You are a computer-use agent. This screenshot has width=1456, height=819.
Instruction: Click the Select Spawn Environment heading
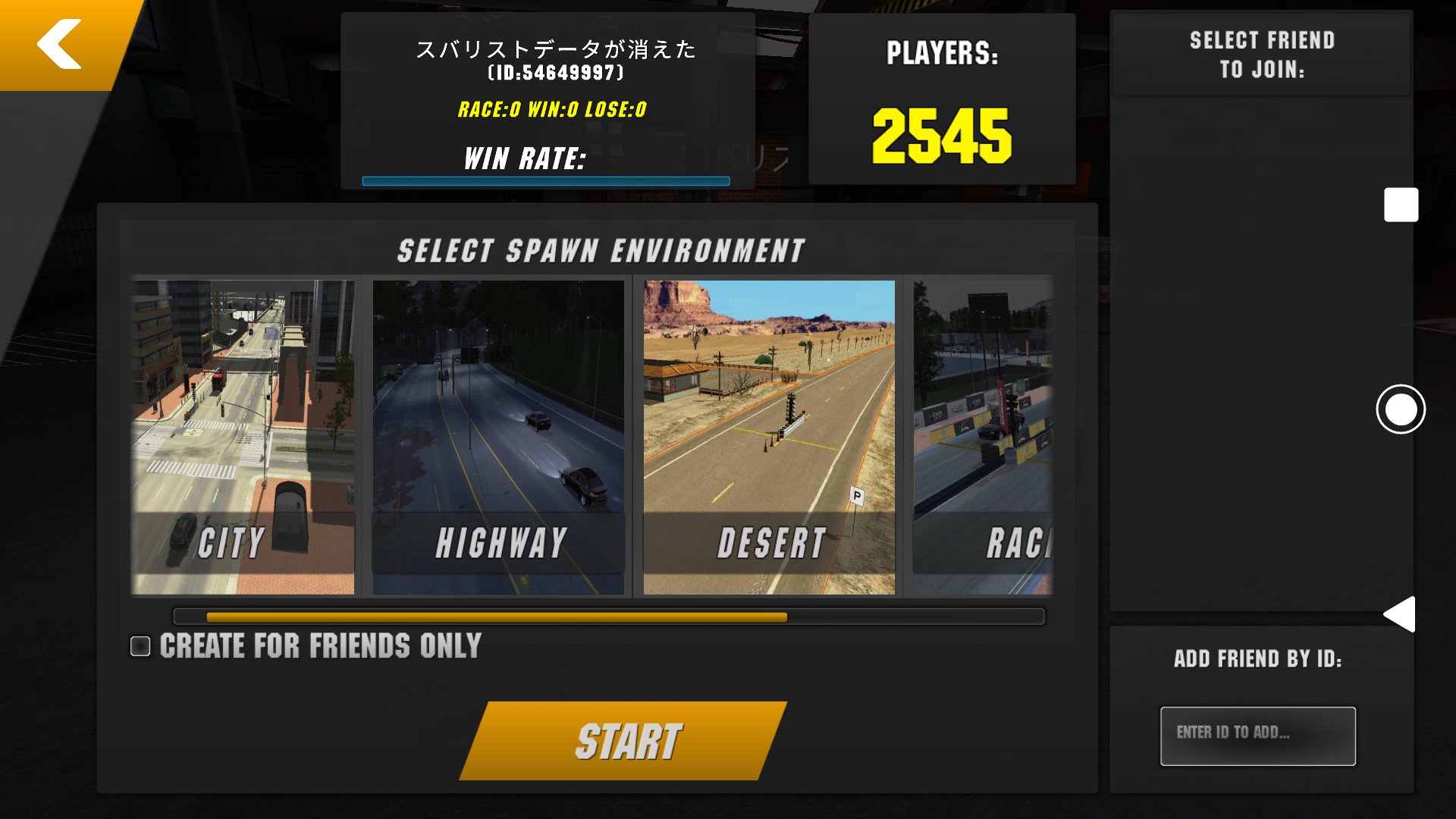point(601,248)
